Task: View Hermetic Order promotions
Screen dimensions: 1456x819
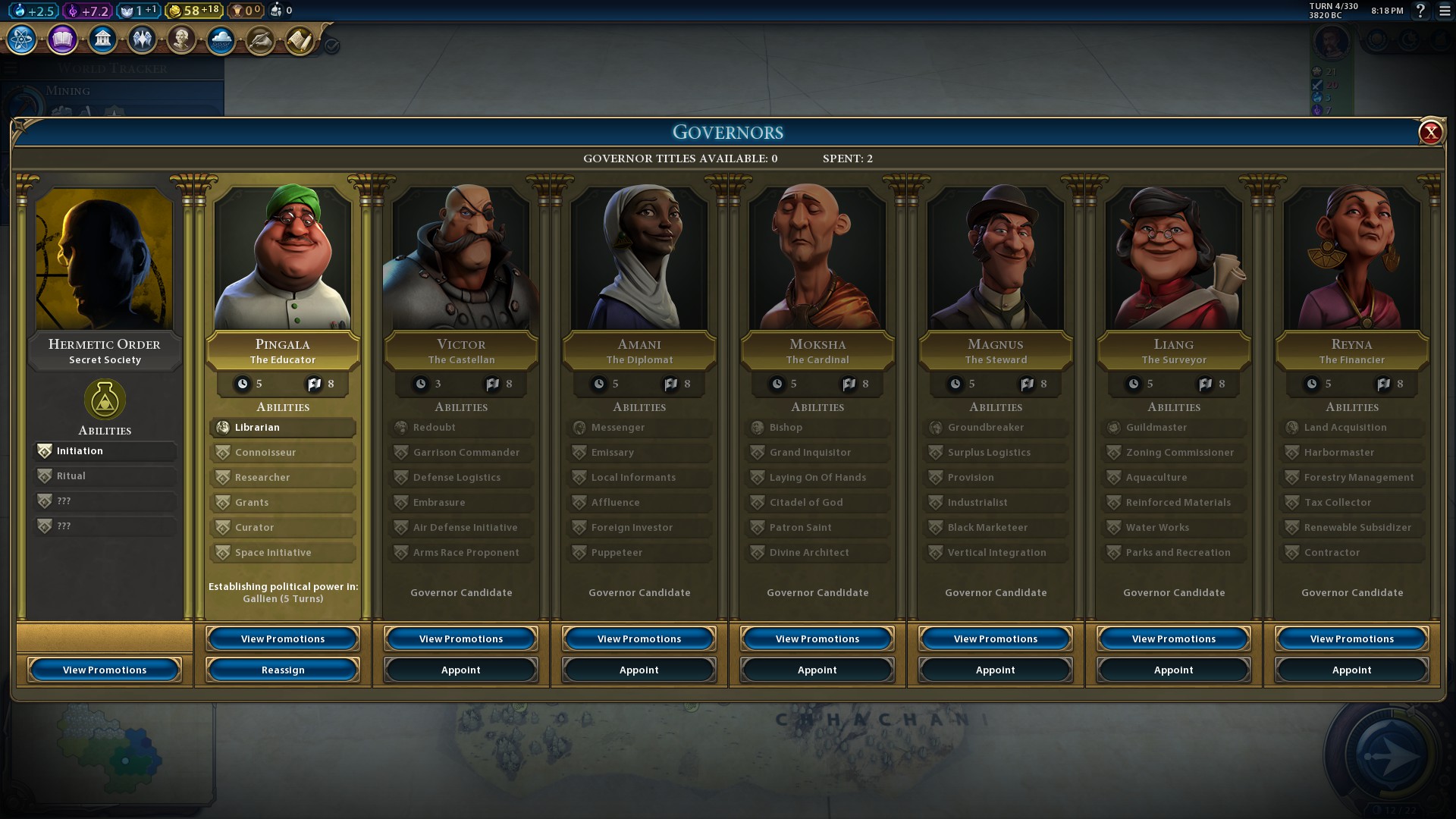Action: (x=105, y=670)
